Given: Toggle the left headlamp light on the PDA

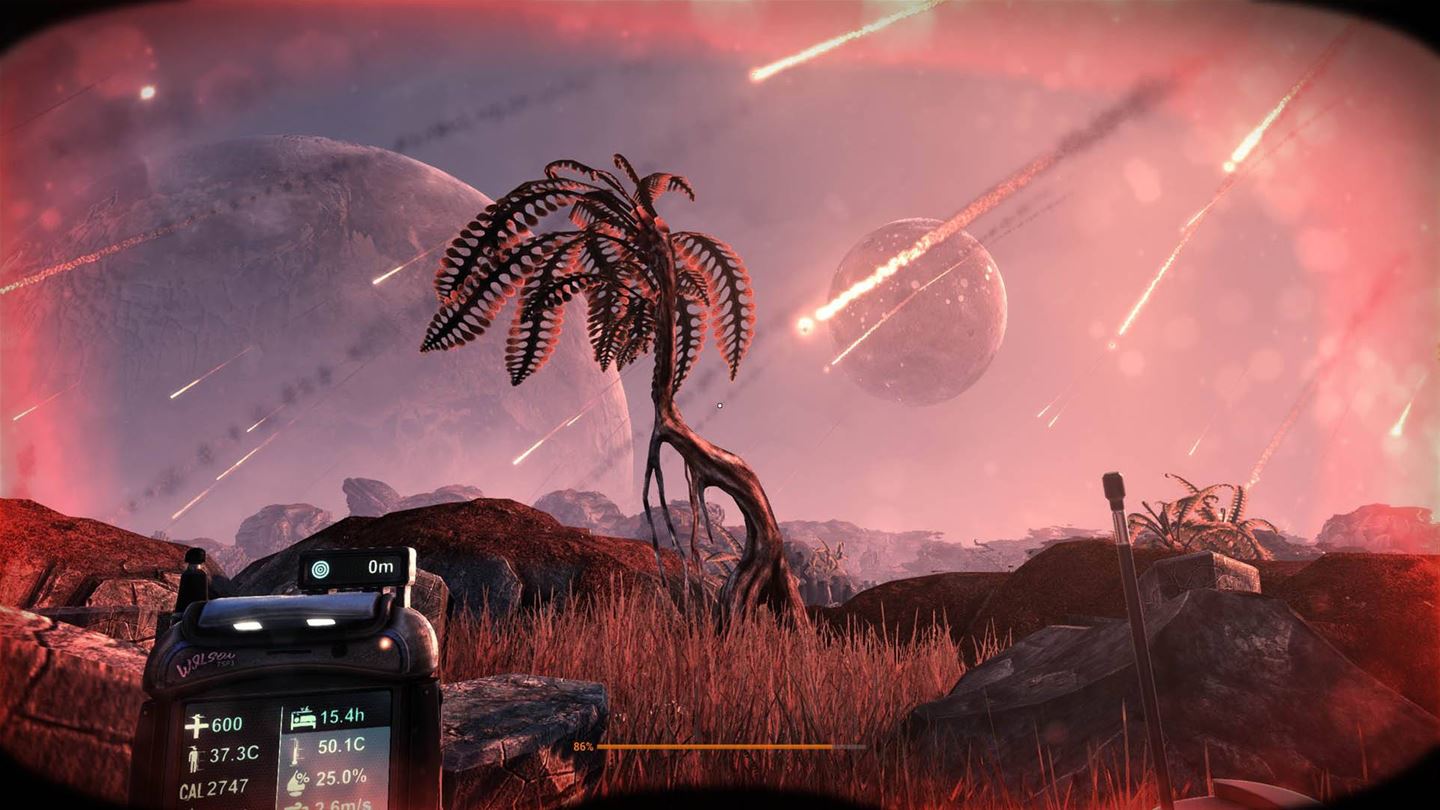Looking at the screenshot, I should [247, 625].
